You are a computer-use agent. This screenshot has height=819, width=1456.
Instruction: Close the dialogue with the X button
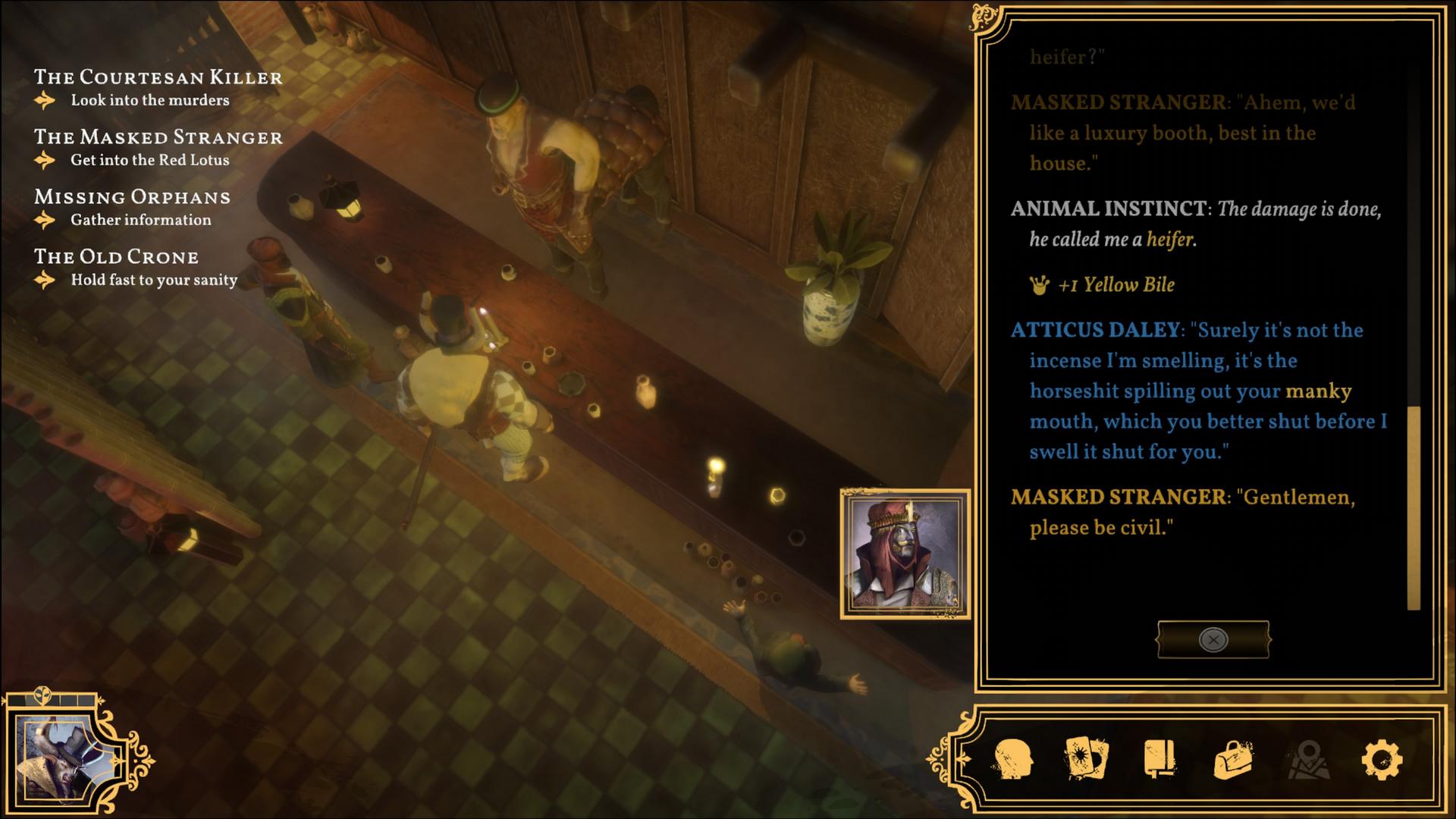pyautogui.click(x=1213, y=640)
